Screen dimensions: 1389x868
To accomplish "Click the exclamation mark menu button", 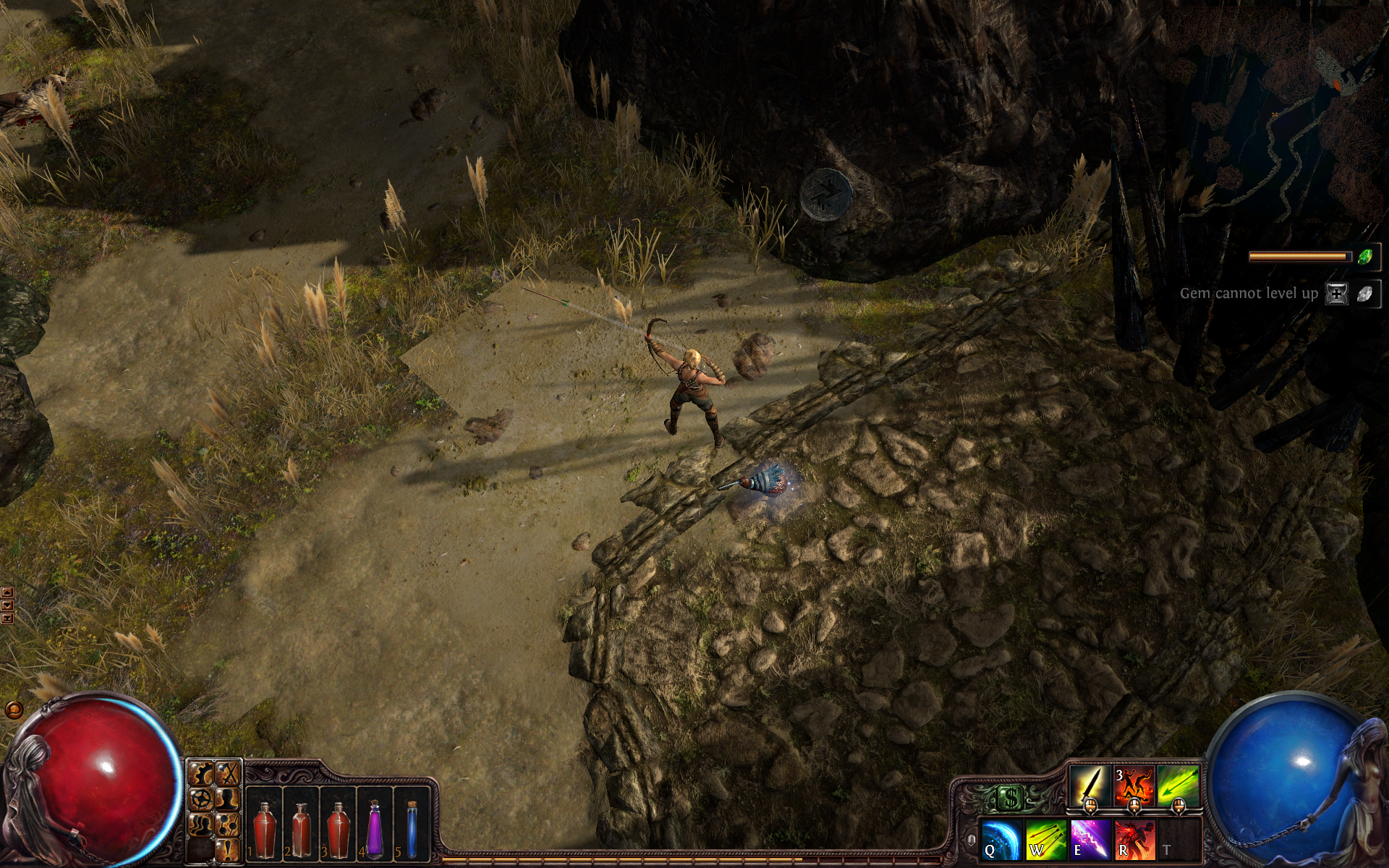I will point(227,848).
